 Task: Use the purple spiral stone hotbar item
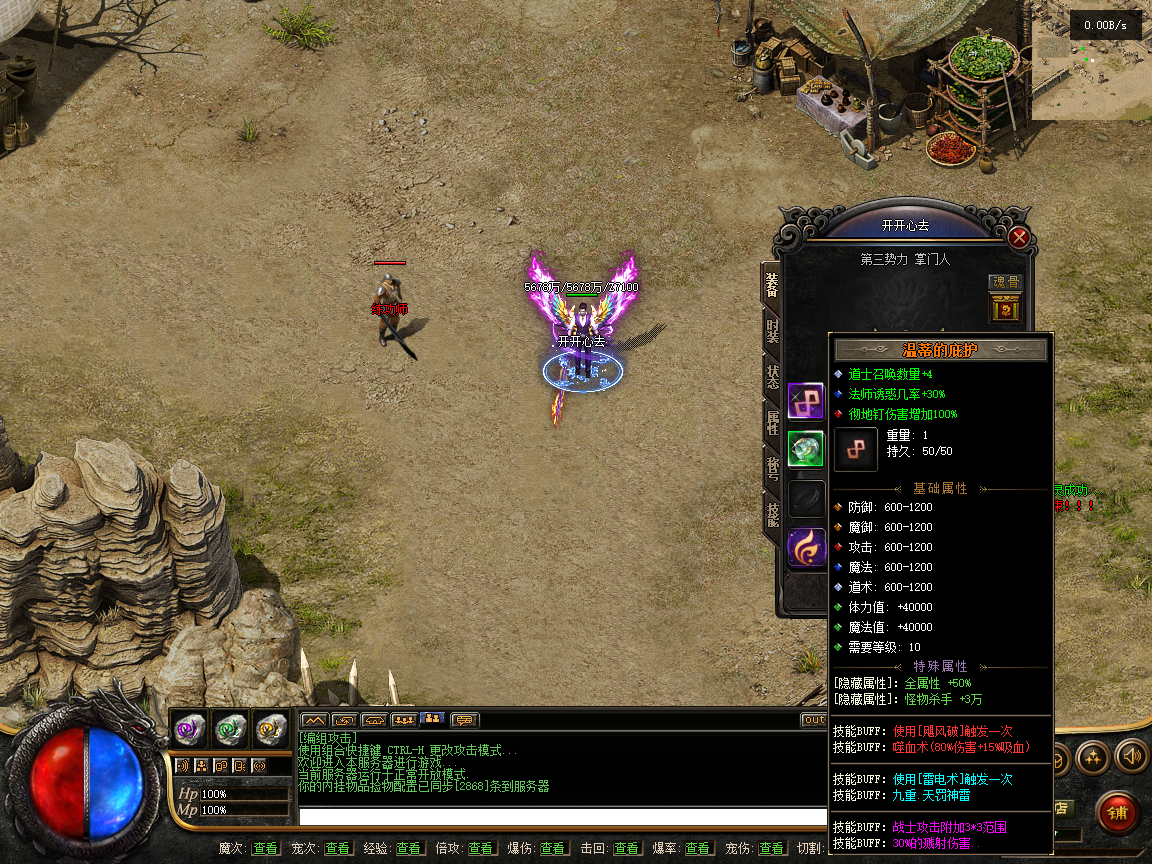[189, 729]
